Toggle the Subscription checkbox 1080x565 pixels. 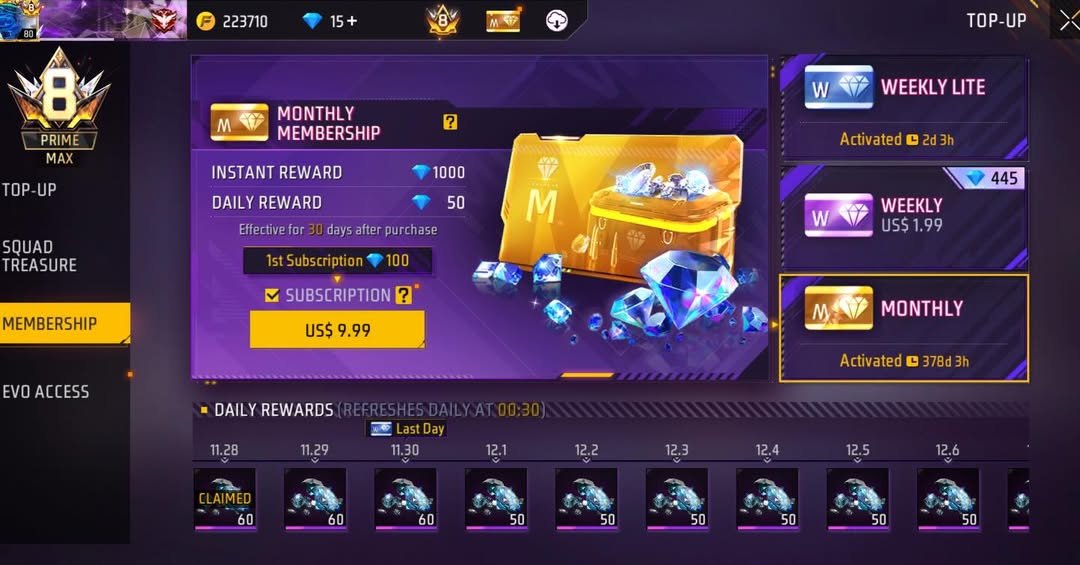pos(272,295)
